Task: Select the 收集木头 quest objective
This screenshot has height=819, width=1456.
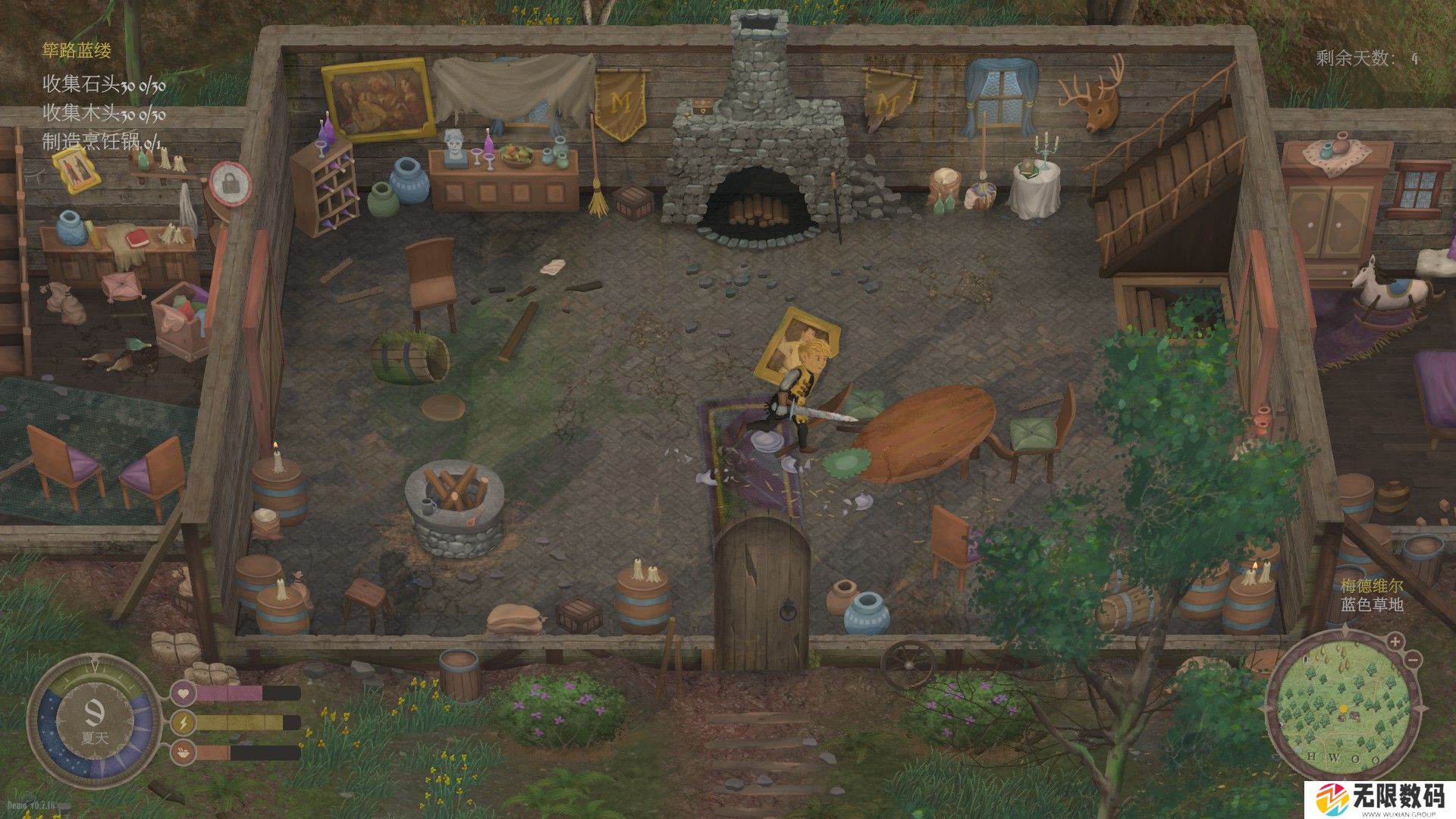Action: tap(104, 114)
